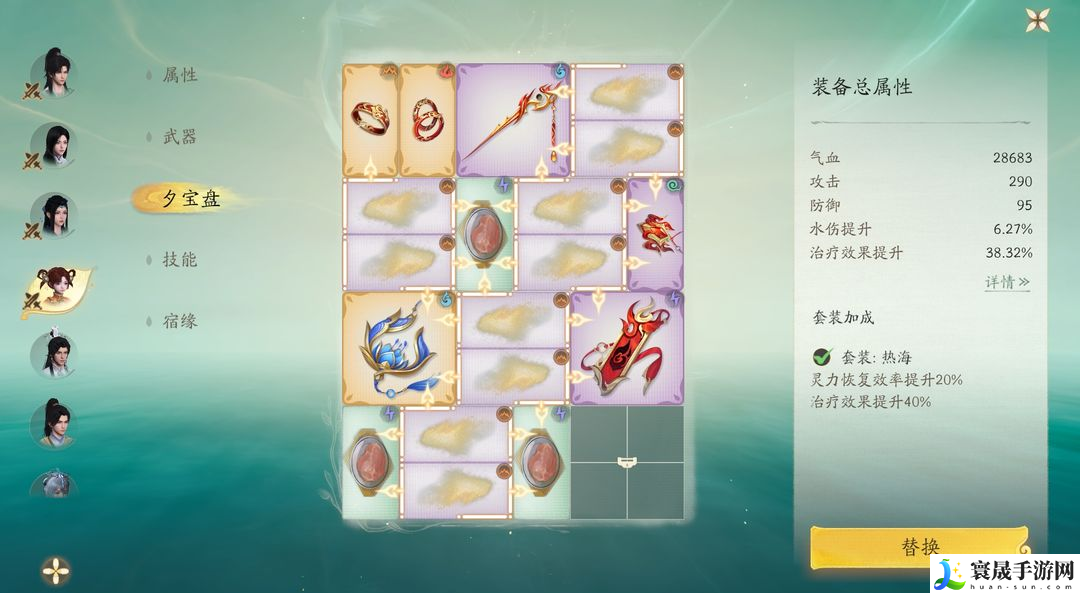Screen dimensions: 1080x593
Task: Open the 技能 skills tab
Action: click(x=180, y=260)
